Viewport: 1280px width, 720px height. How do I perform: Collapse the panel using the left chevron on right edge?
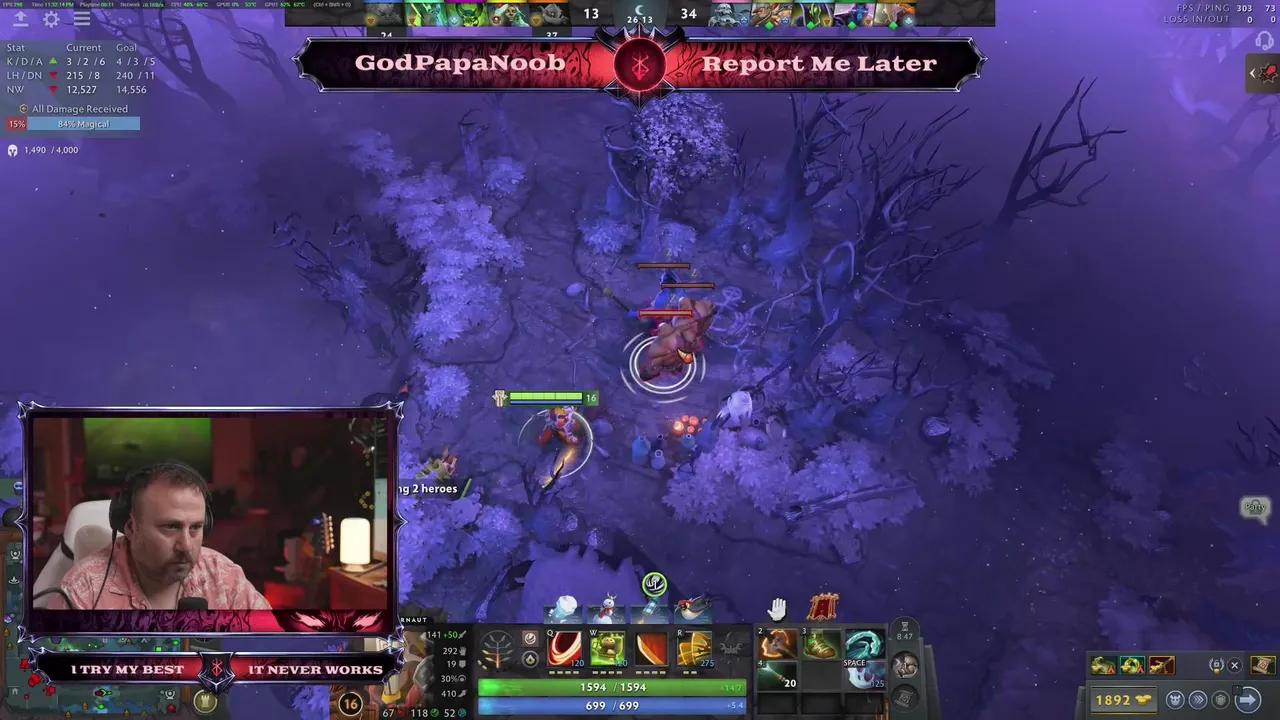1253,72
